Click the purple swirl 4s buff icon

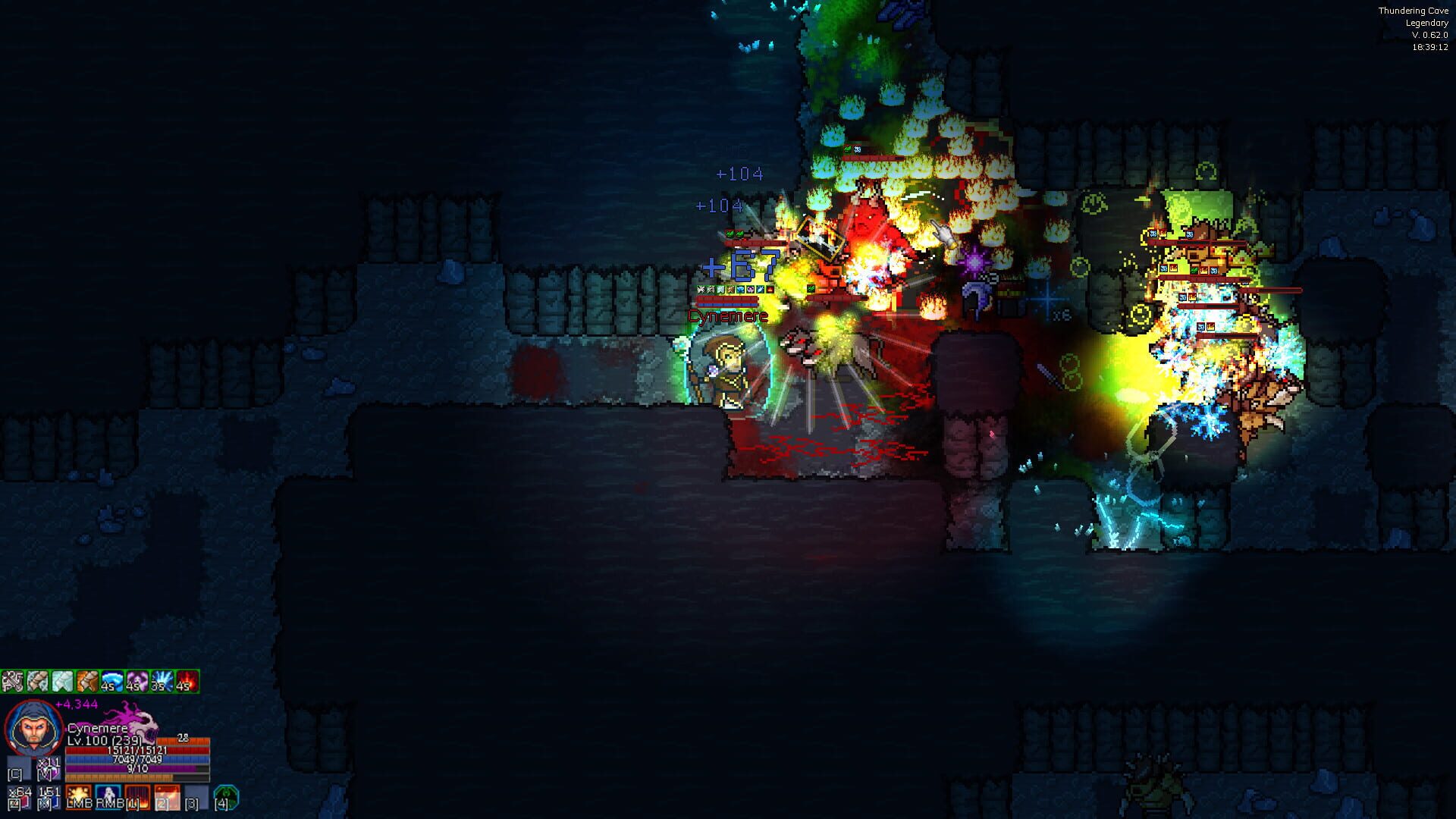click(136, 680)
